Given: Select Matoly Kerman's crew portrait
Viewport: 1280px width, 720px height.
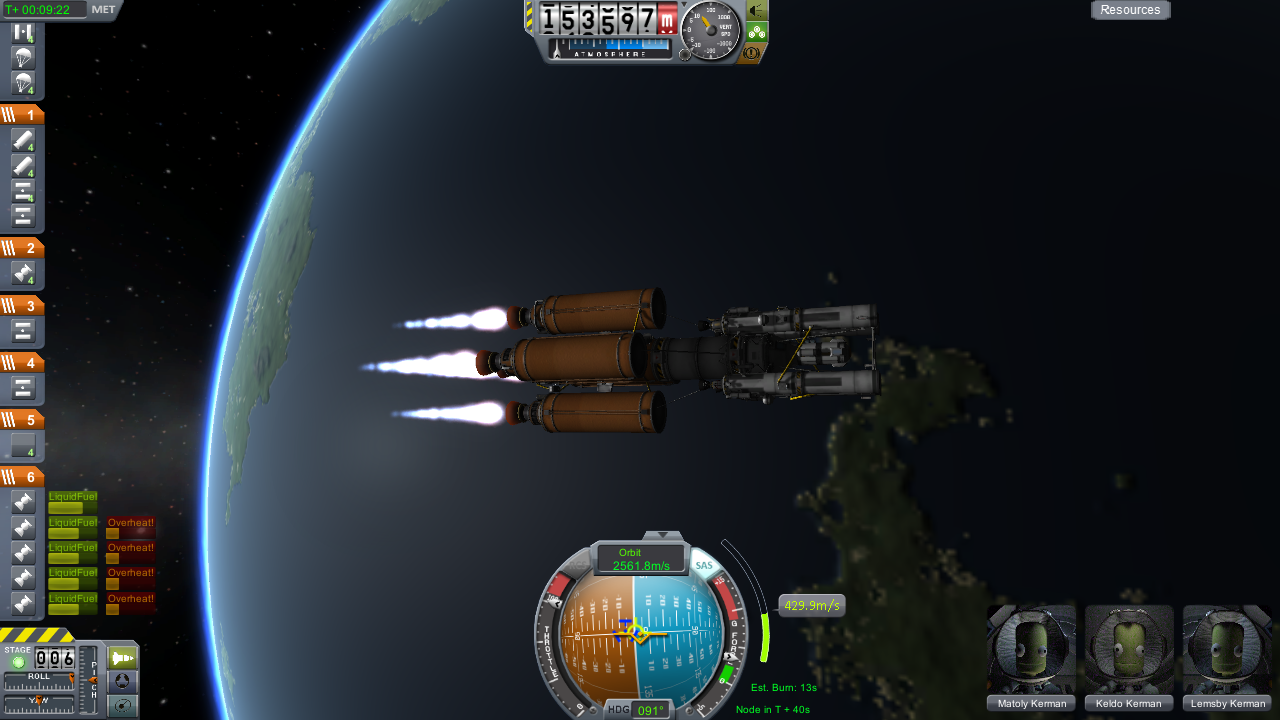Looking at the screenshot, I should (x=1032, y=650).
